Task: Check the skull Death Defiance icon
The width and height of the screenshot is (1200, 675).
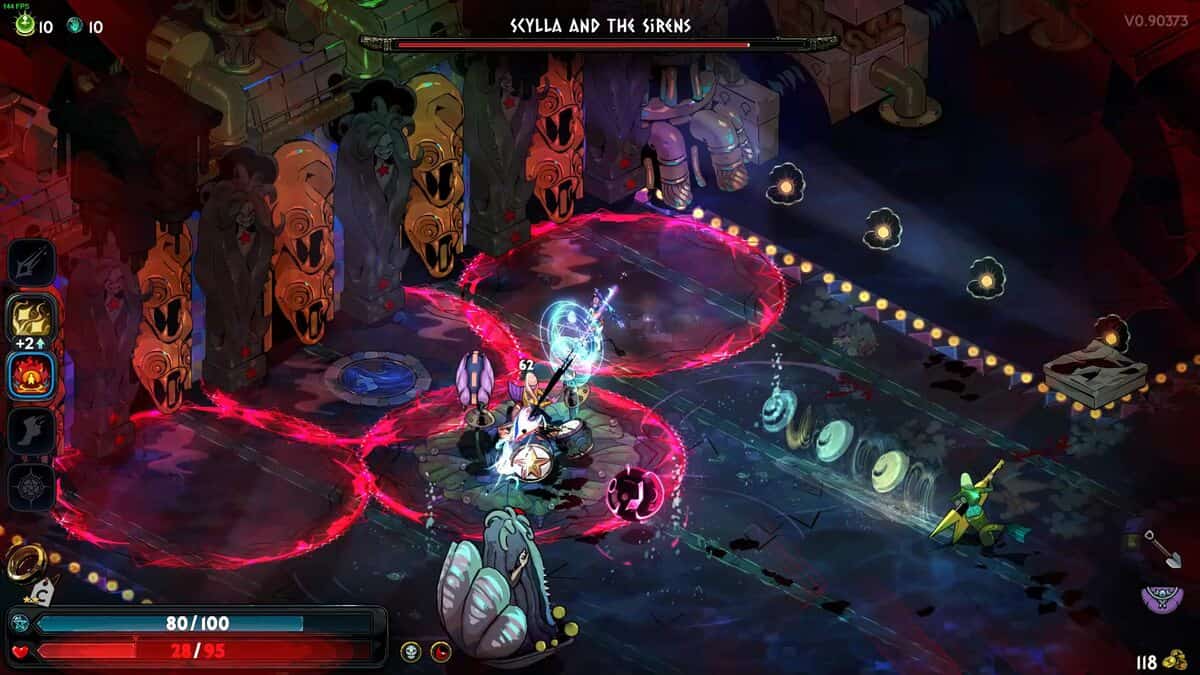Action: point(410,652)
